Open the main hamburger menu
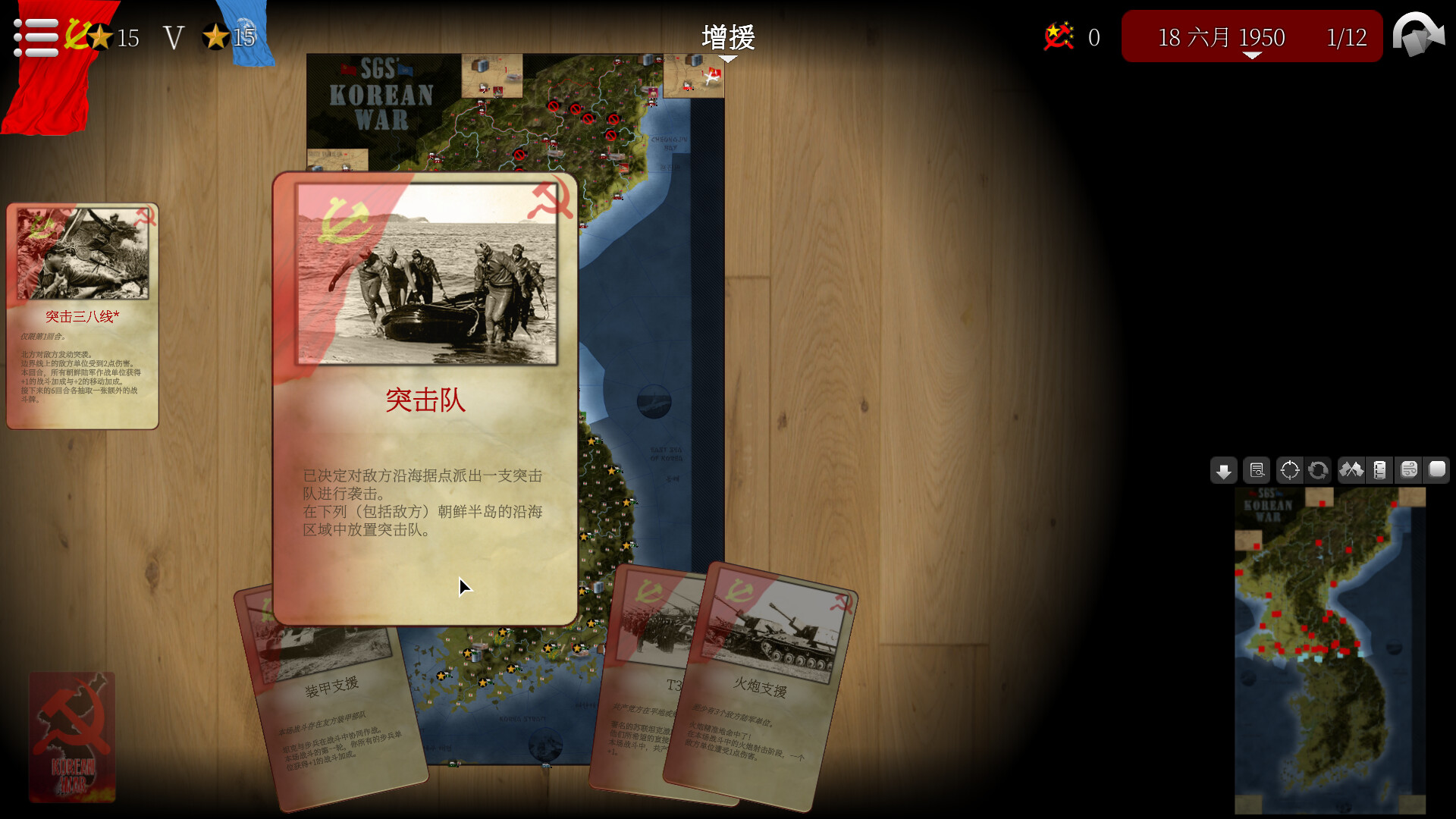 click(x=36, y=36)
